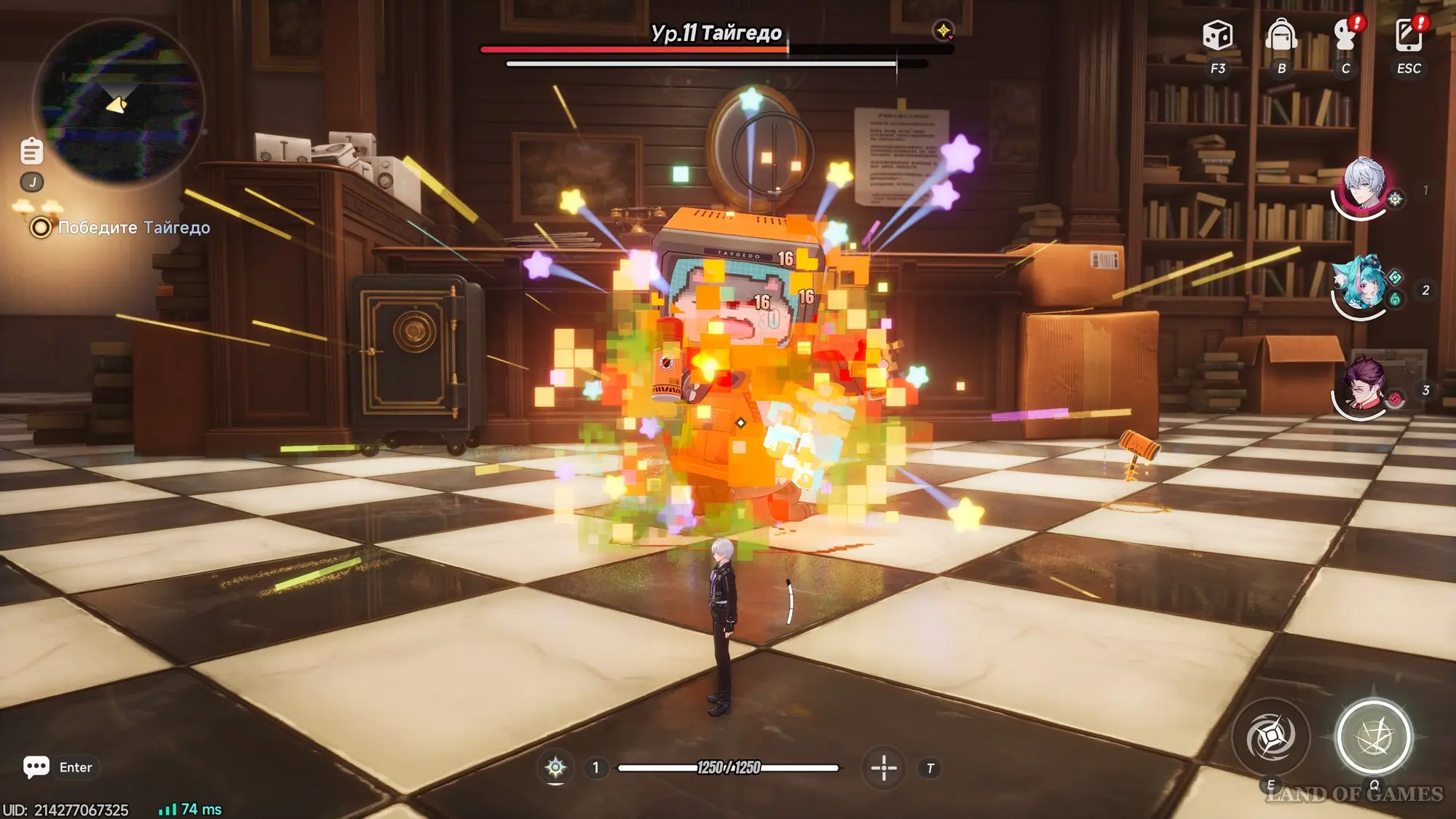This screenshot has height=819, width=1456.
Task: Open the chat speech bubble
Action: coord(36,767)
